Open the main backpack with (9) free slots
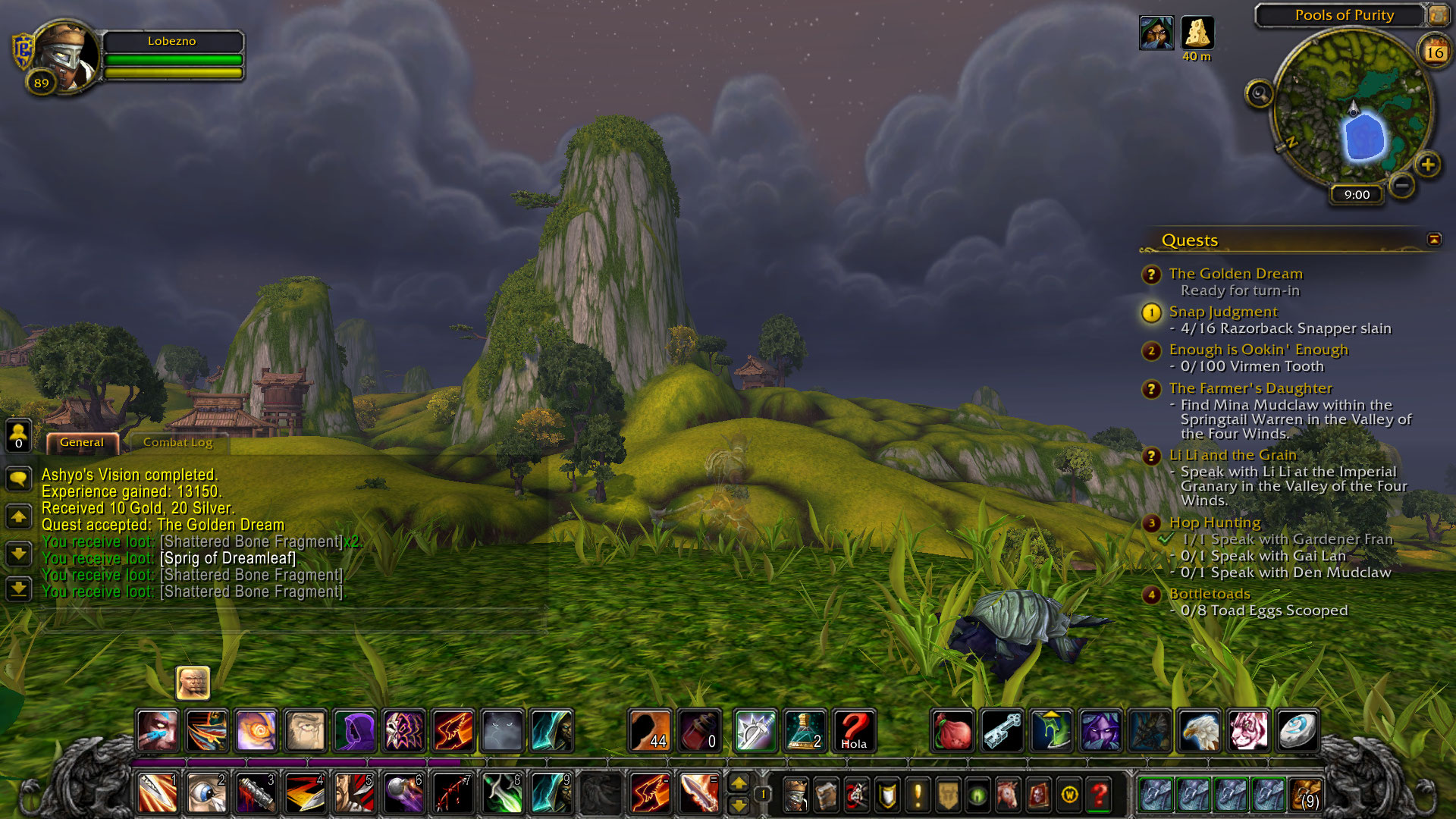The height and width of the screenshot is (819, 1456). click(1306, 795)
